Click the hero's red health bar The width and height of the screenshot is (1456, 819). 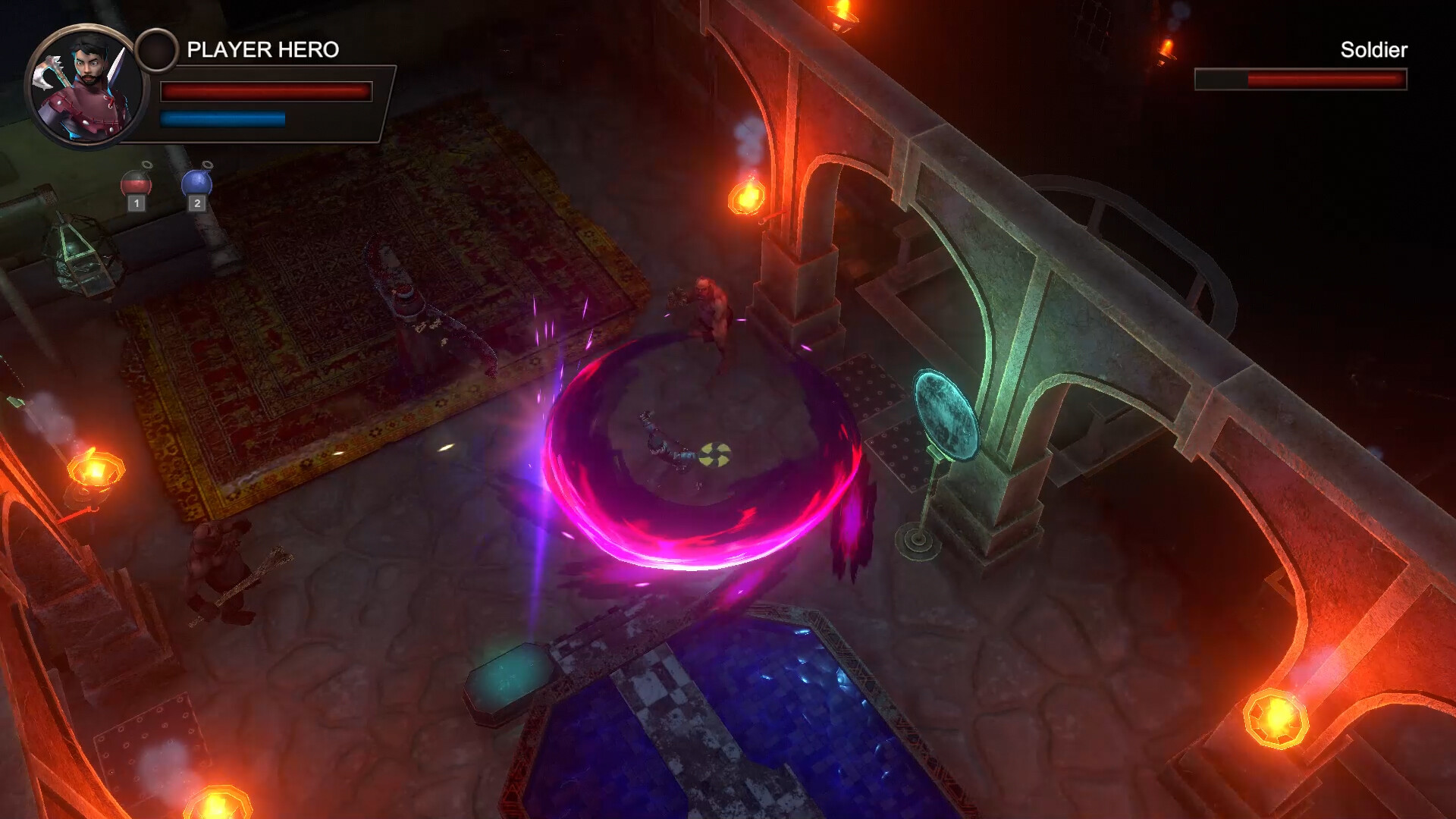coord(265,90)
